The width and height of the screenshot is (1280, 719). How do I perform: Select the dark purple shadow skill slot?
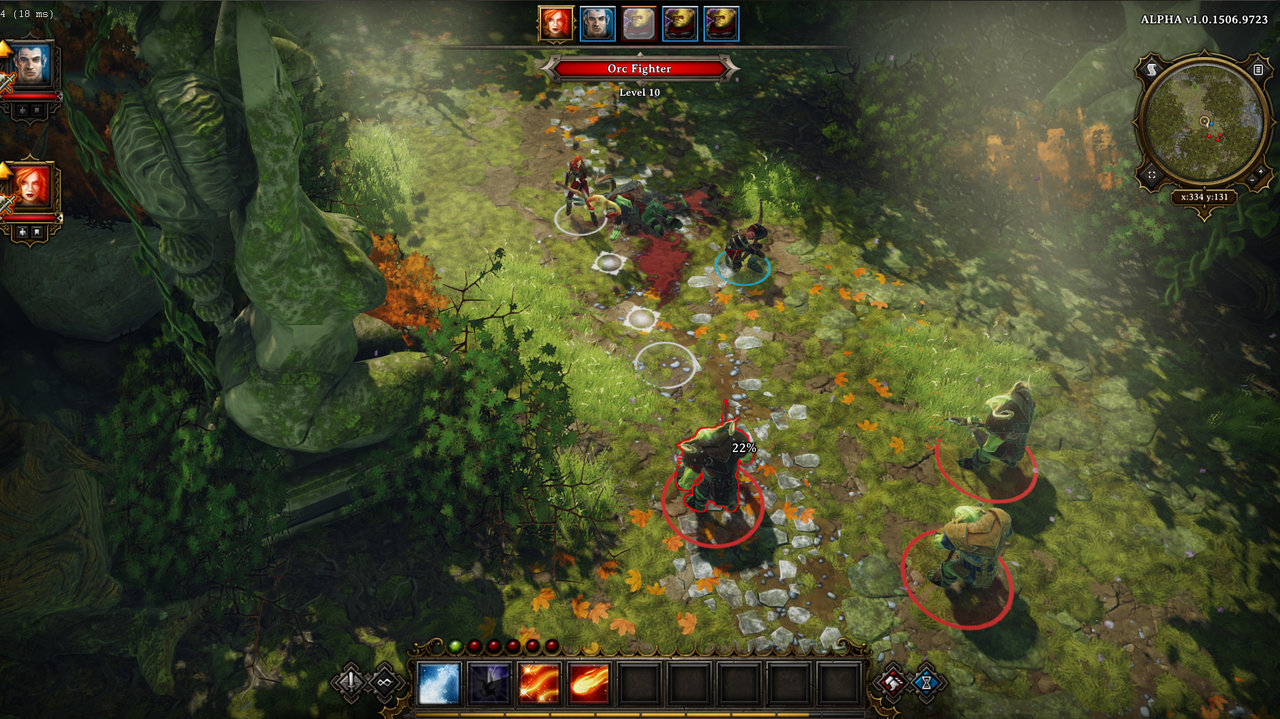click(489, 683)
